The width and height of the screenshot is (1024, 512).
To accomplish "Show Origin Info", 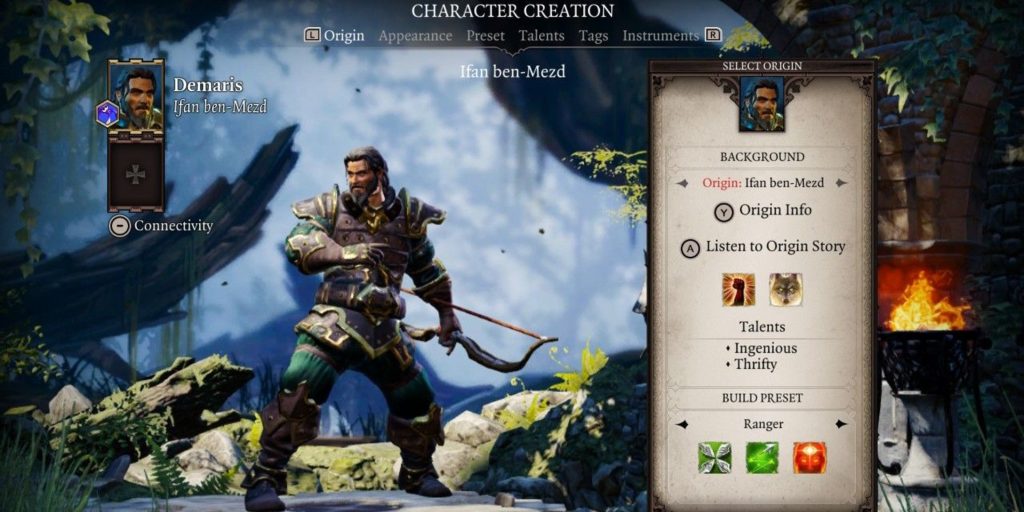I will (763, 211).
